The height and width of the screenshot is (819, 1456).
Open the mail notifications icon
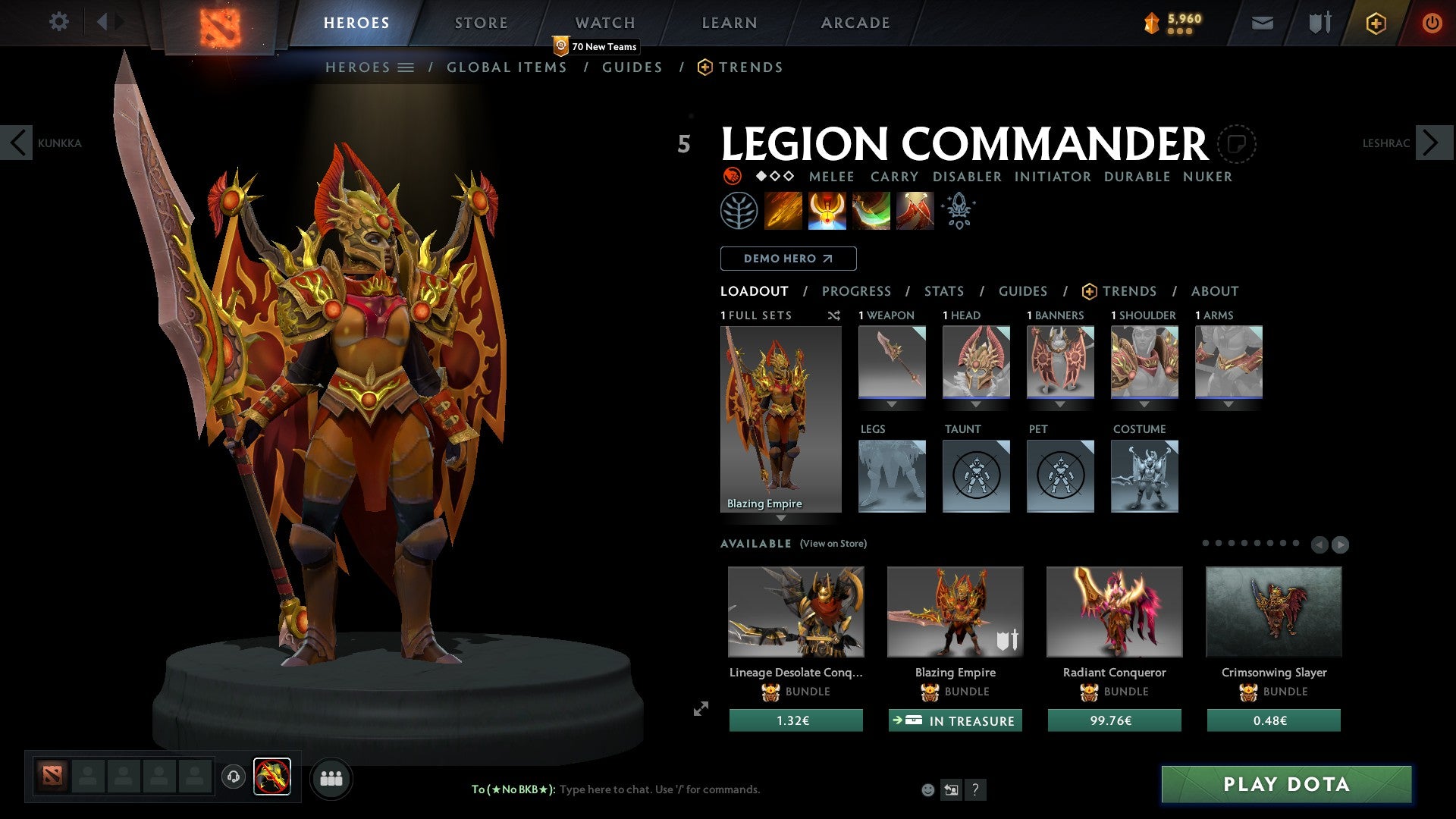pos(1262,23)
